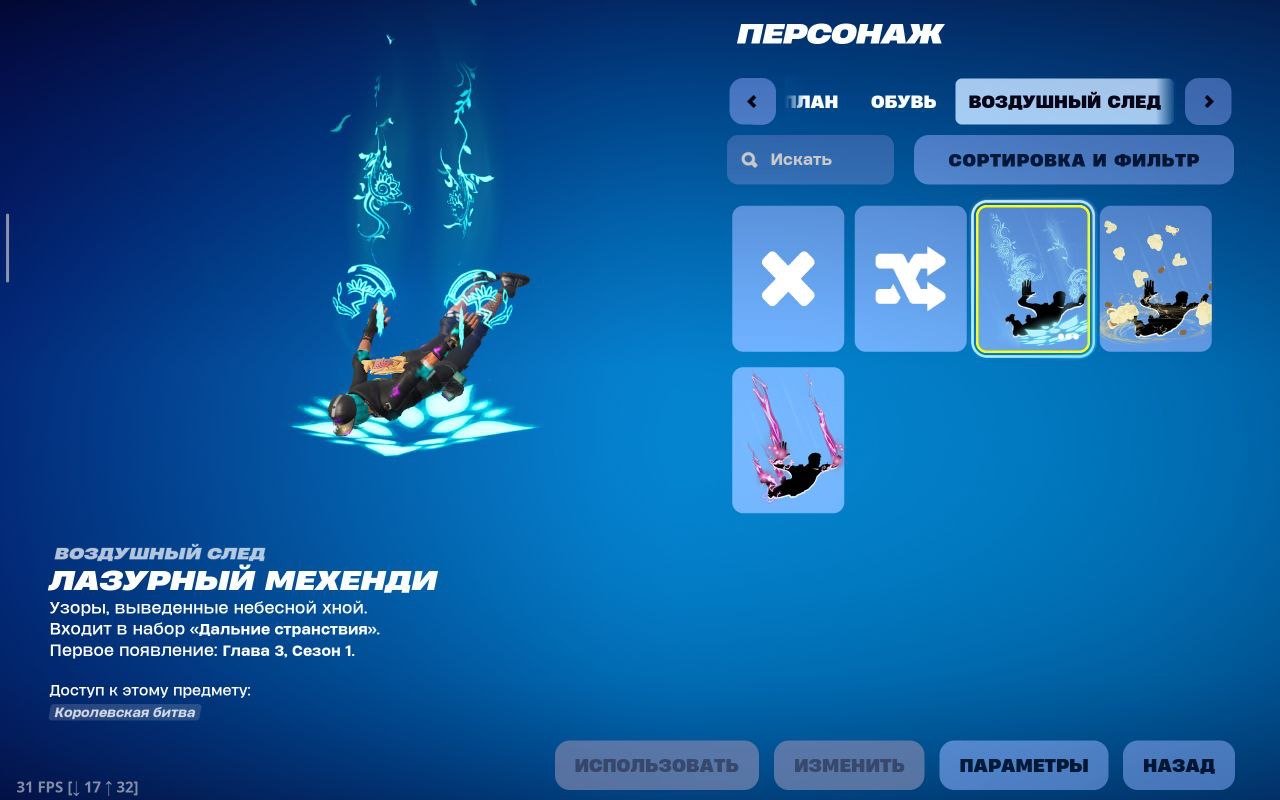Click the НАЗАД button

(x=1180, y=765)
